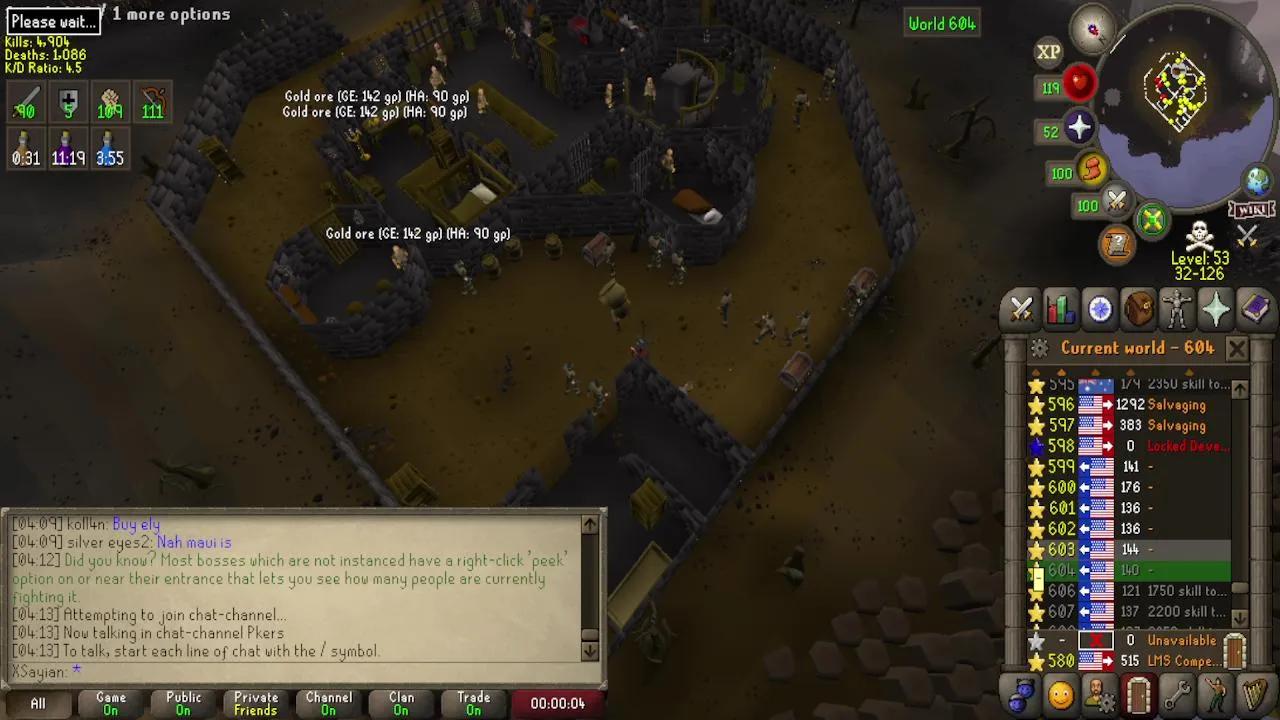1280x720 pixels.
Task: Open the Settings wrench tab
Action: pos(1178,693)
